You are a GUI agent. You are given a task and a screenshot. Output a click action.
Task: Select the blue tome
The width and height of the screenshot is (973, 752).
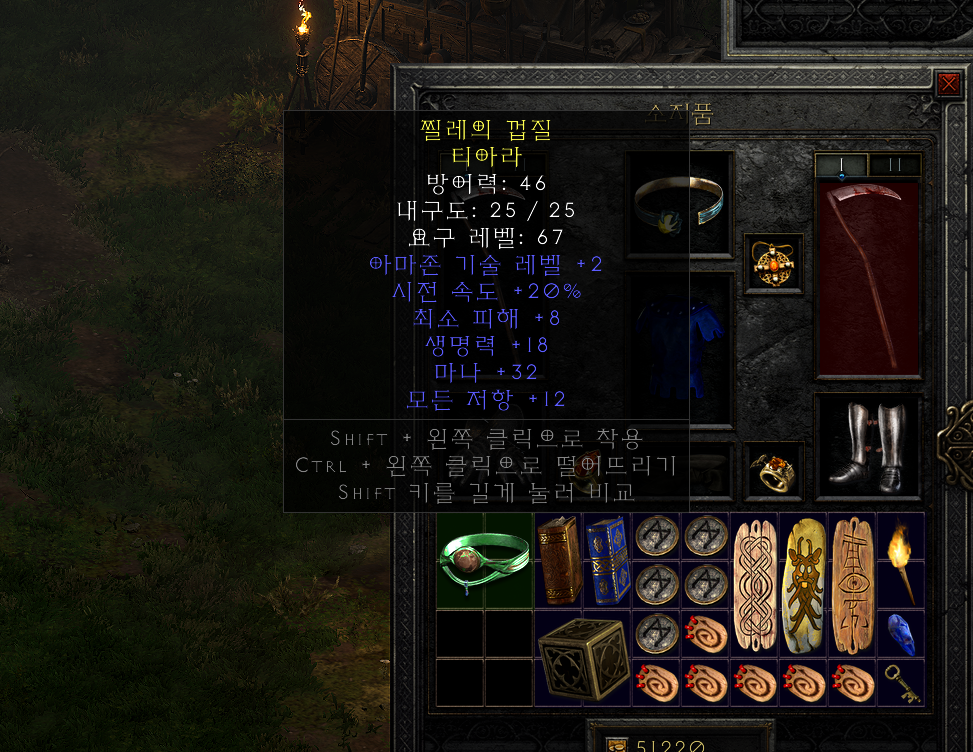(607, 560)
